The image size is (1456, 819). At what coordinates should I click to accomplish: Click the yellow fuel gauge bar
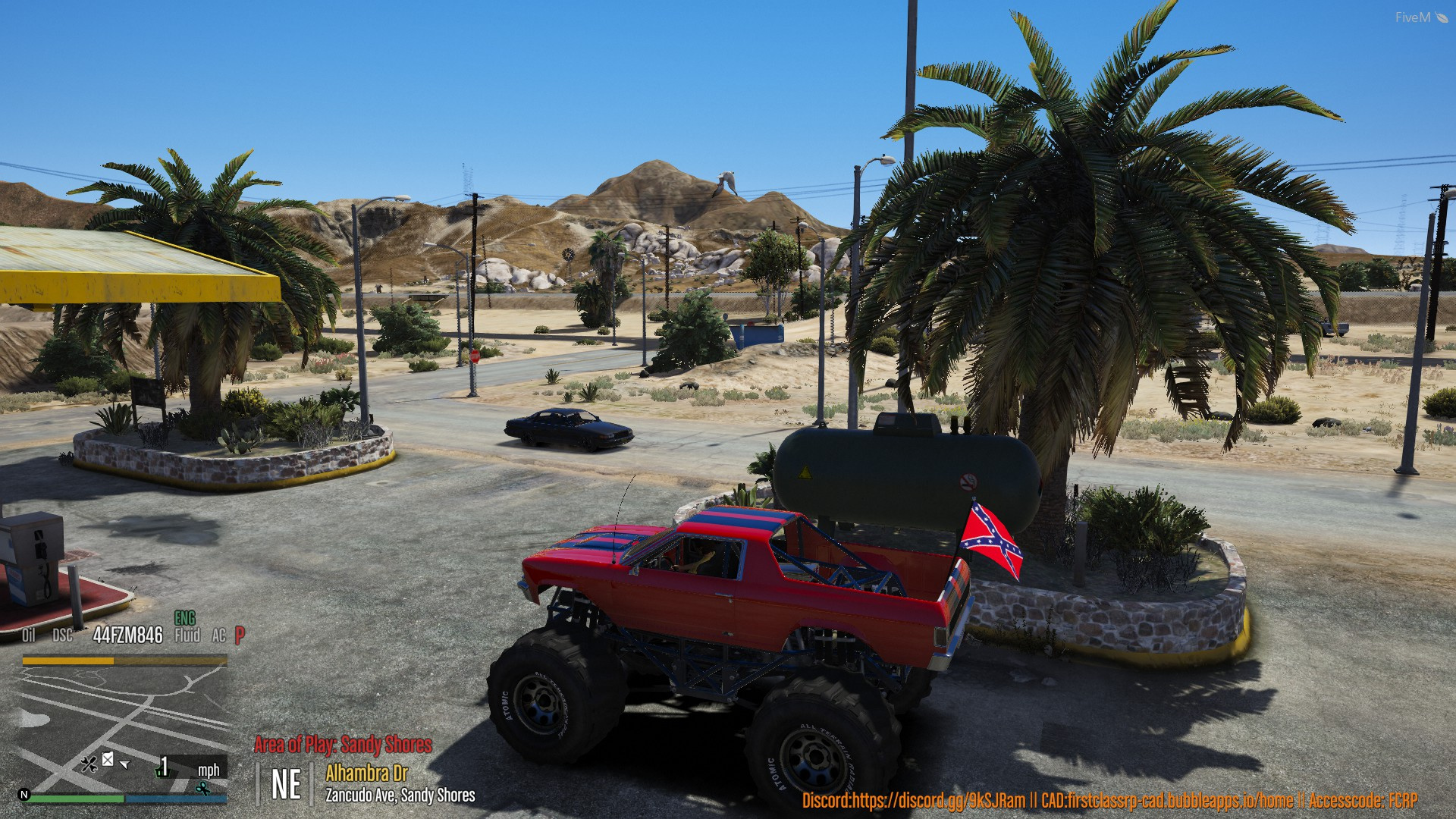click(67, 661)
